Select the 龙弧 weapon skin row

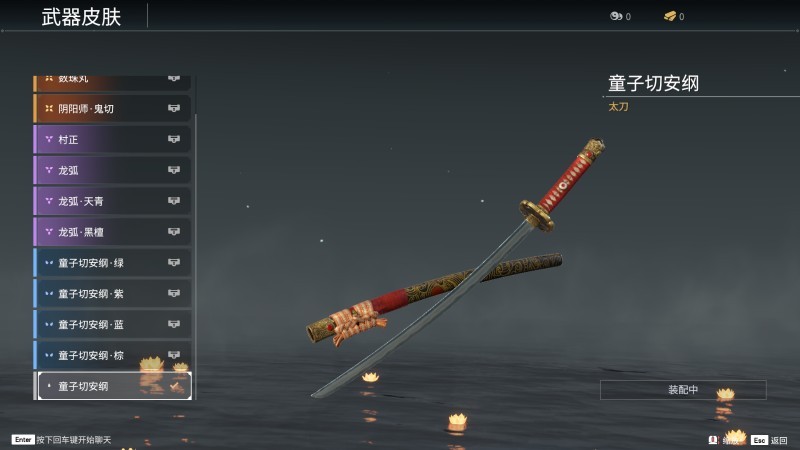pyautogui.click(x=112, y=170)
